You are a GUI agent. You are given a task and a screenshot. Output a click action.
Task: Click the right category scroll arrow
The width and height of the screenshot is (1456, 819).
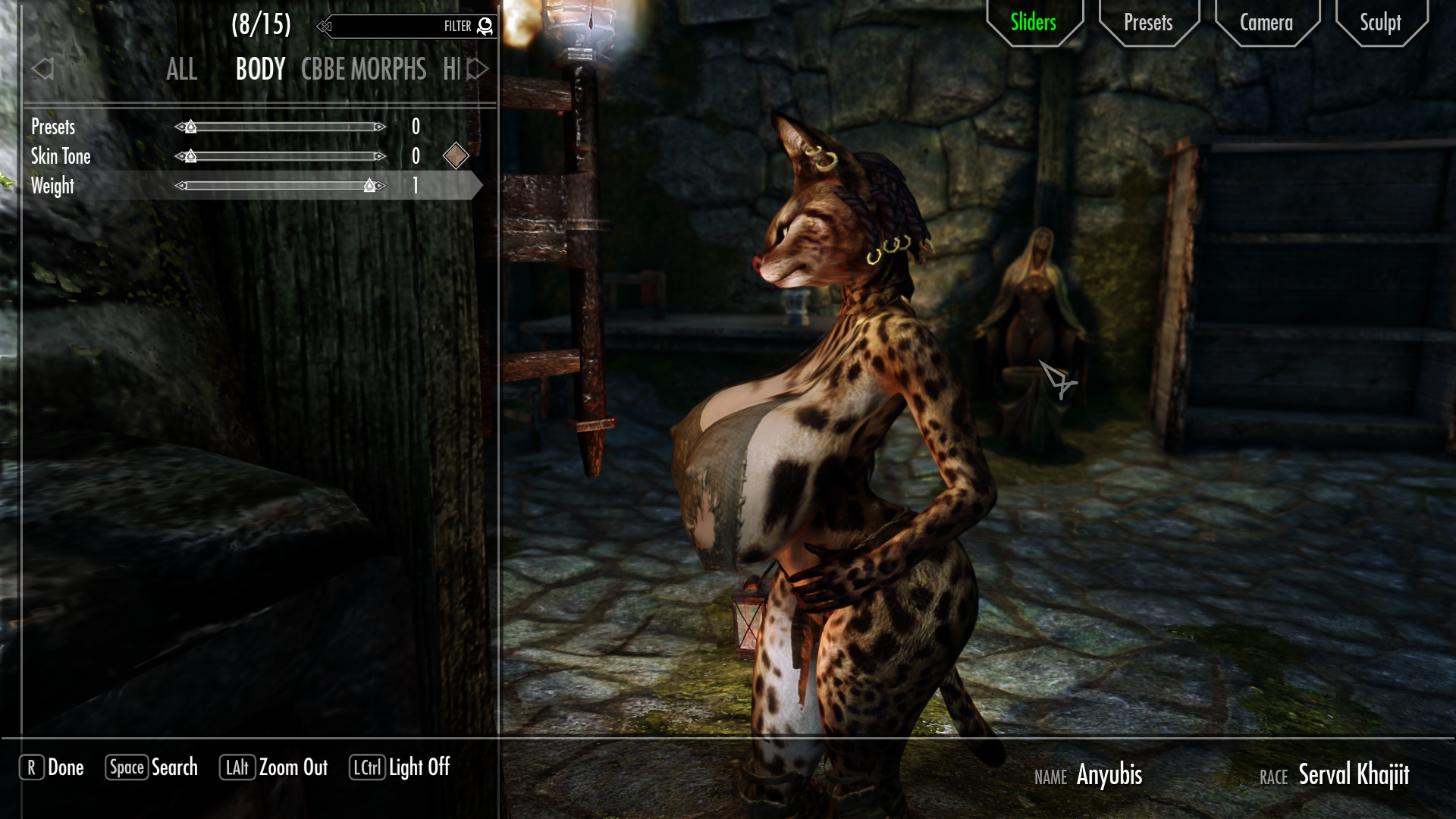point(478,69)
